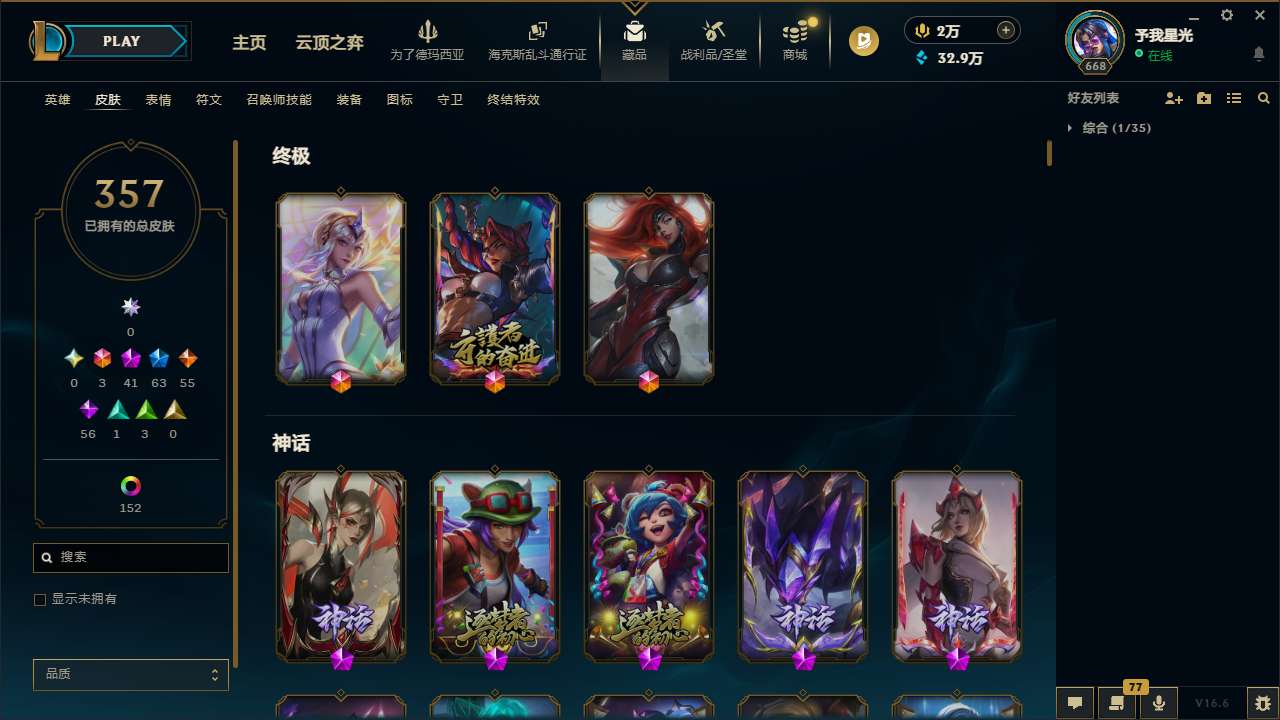This screenshot has width=1280, height=720.
Task: Select the chroma color wheel showing 152
Action: coord(130,487)
